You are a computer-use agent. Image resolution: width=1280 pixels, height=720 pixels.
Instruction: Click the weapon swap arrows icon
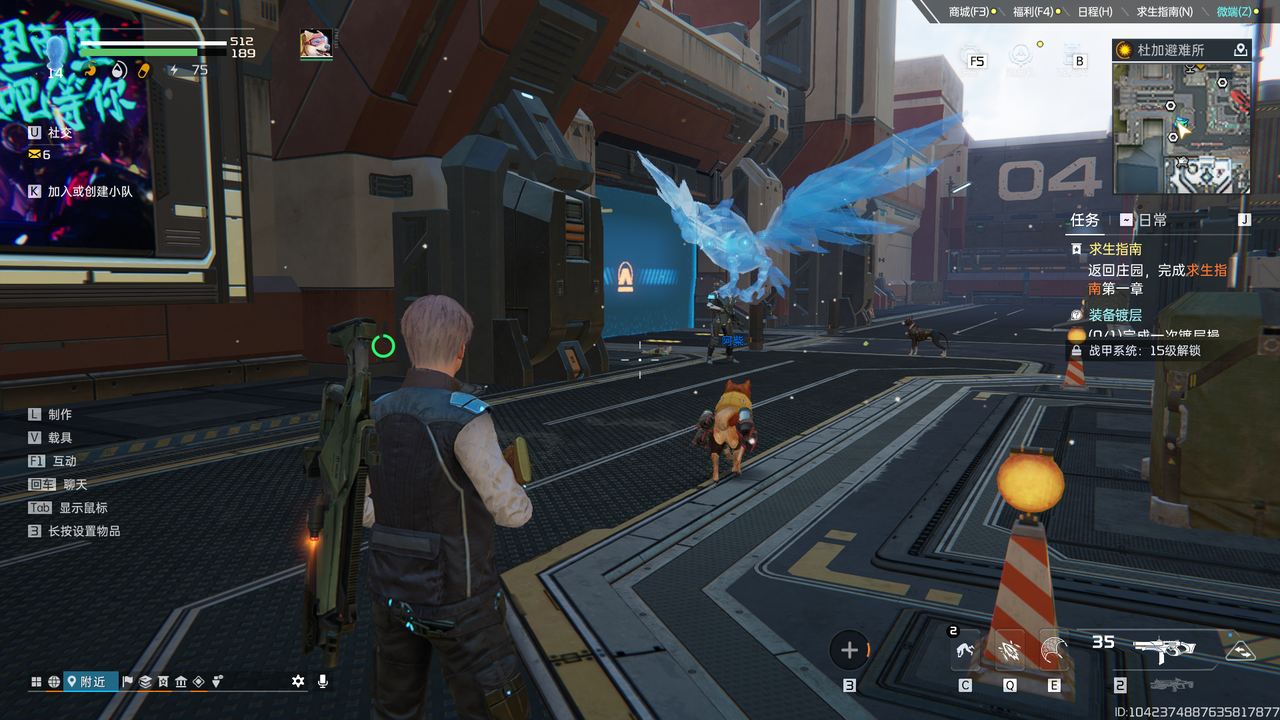coord(1240,650)
